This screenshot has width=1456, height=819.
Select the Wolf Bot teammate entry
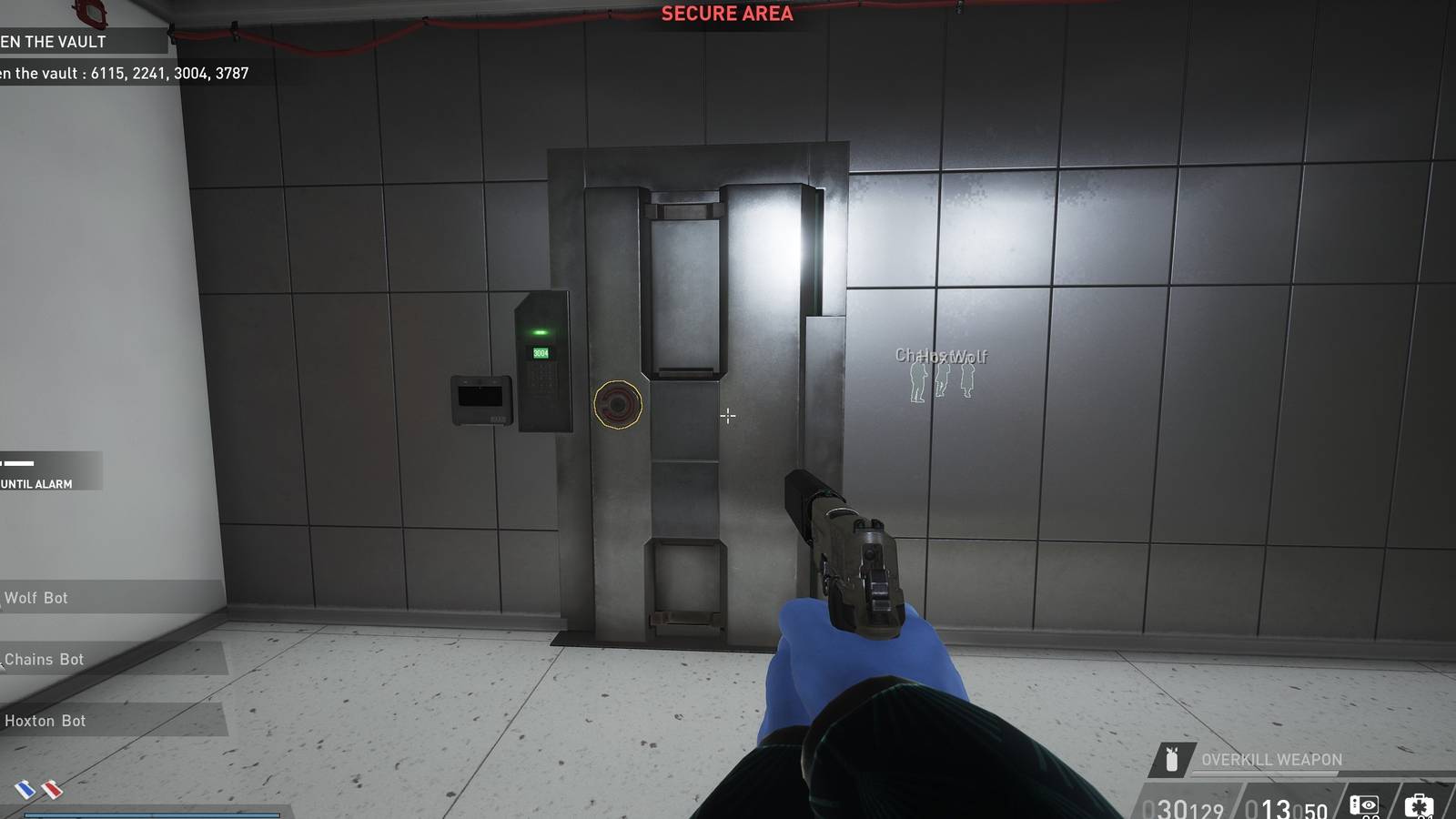pyautogui.click(x=36, y=598)
